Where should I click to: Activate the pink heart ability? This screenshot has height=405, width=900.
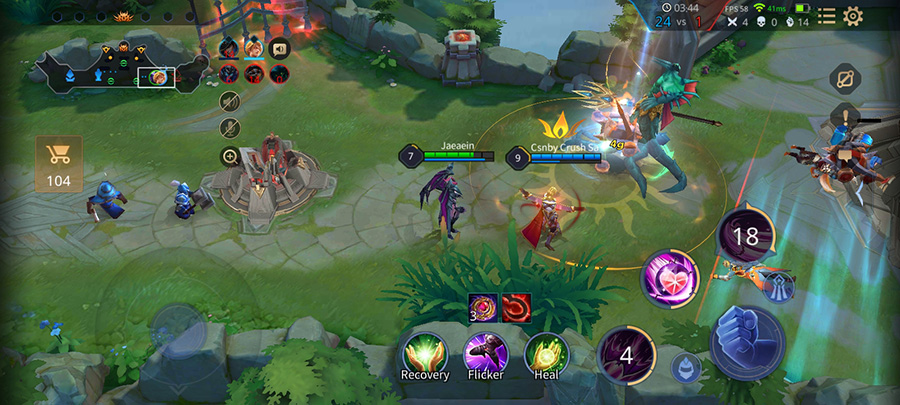[x=669, y=275]
